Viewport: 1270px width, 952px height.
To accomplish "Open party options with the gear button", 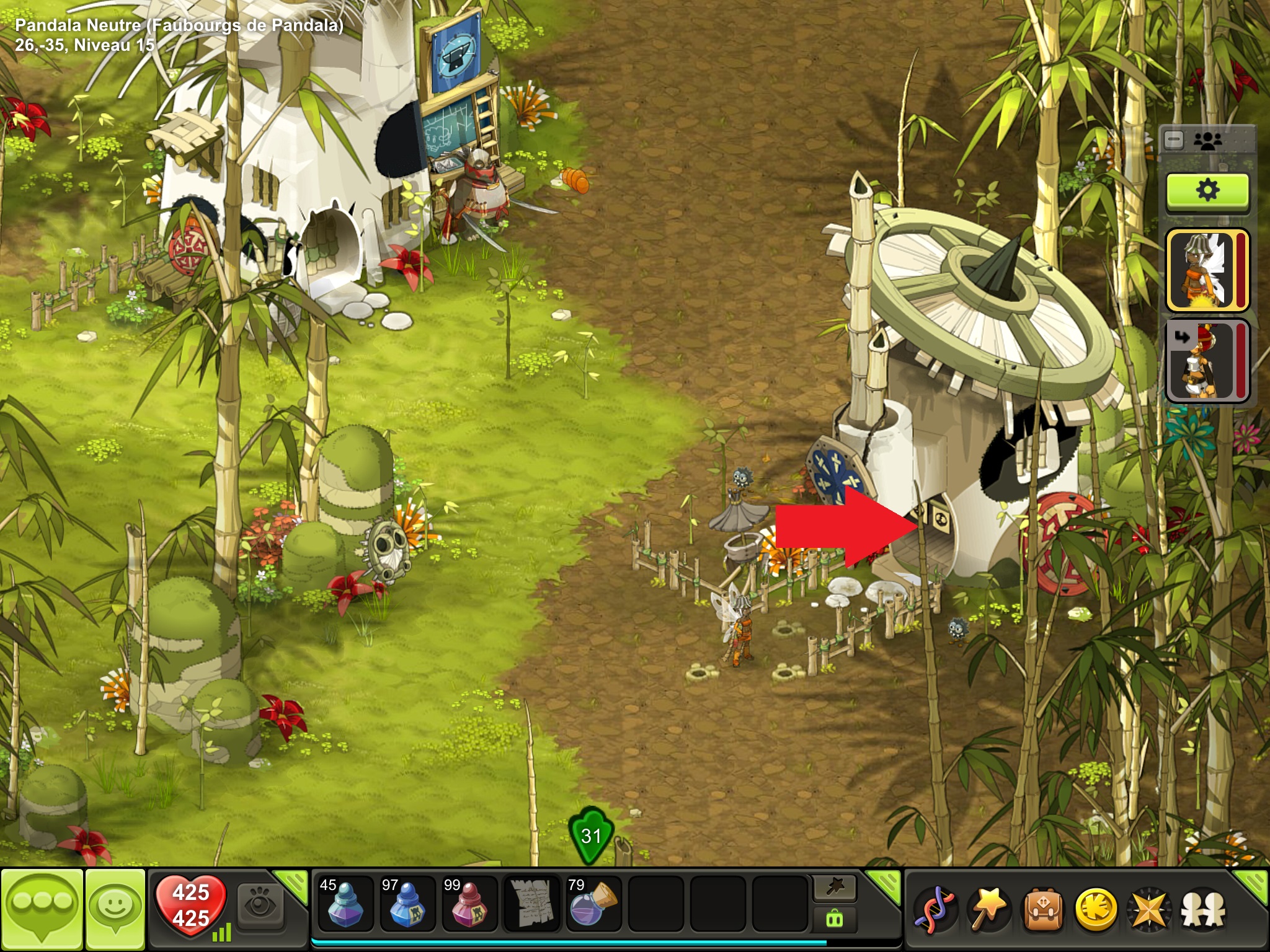I will point(1207,191).
